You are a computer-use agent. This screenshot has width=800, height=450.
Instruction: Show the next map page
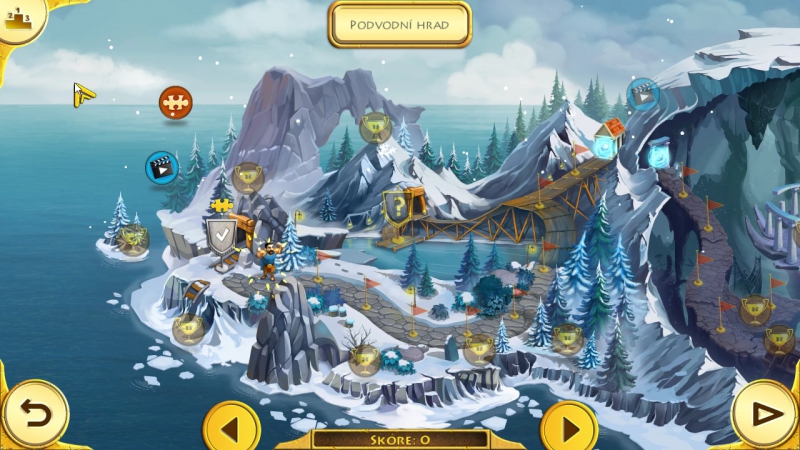coord(569,430)
